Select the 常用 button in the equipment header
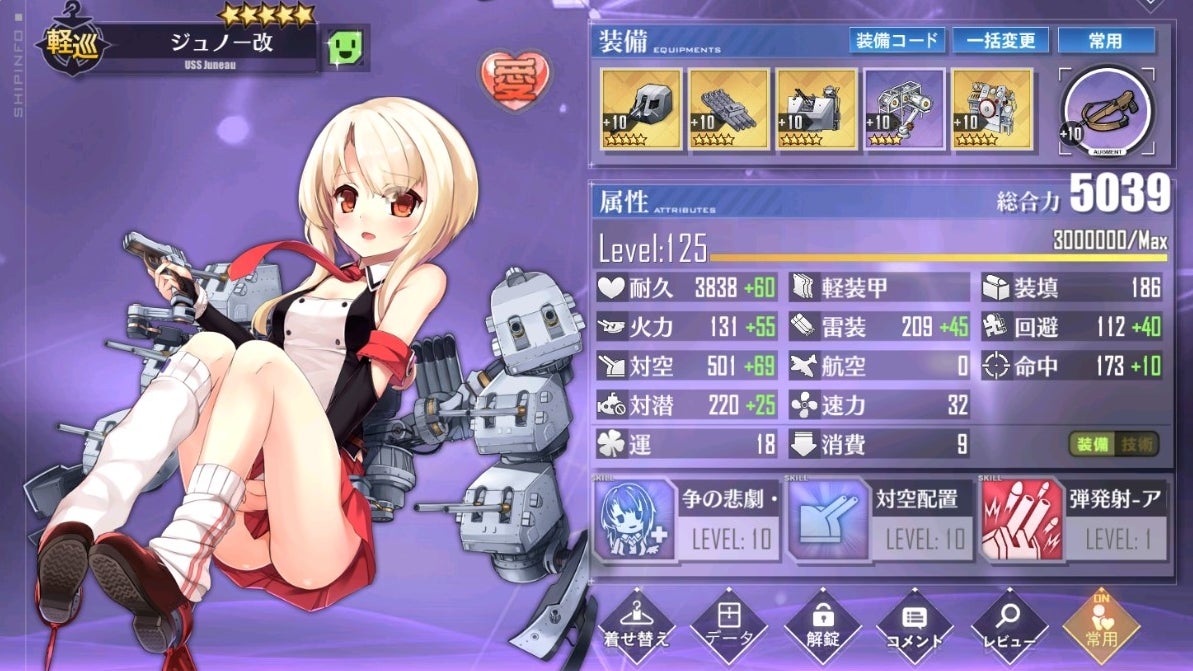This screenshot has height=671, width=1193. (1106, 41)
